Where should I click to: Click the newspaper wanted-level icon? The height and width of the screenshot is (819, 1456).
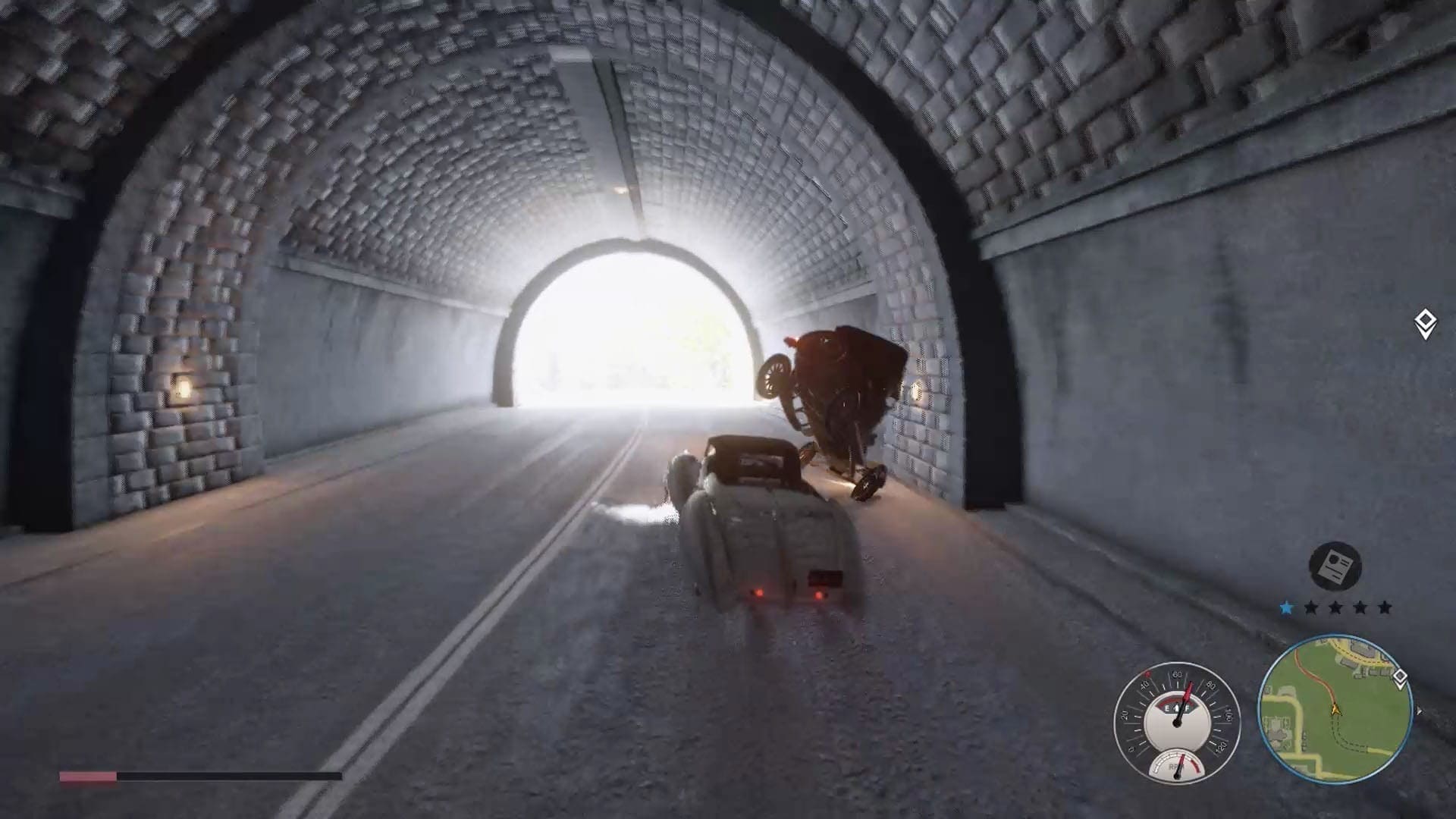coord(1335,566)
